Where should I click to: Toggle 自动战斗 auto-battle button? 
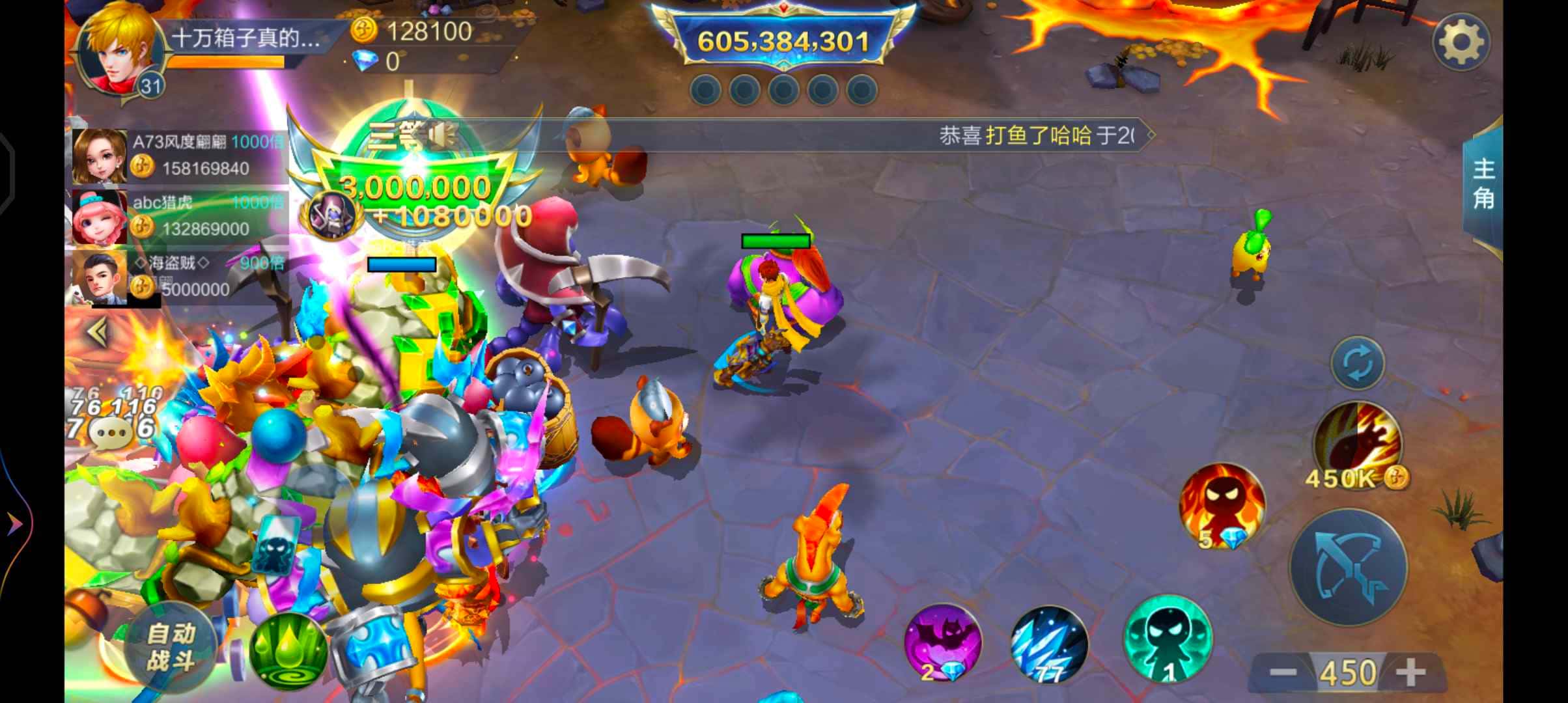tap(171, 646)
